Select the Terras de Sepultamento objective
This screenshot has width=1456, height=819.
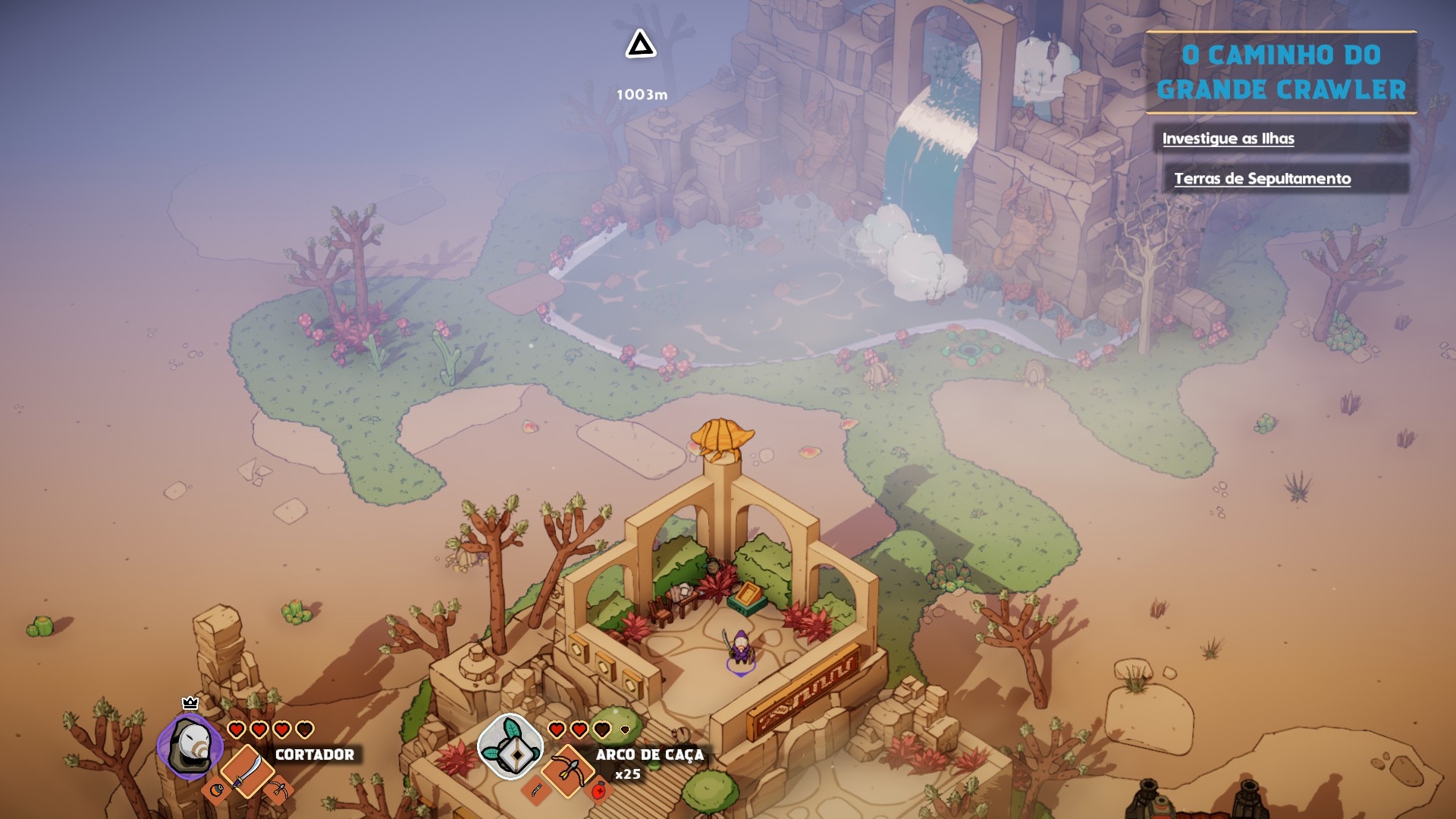pyautogui.click(x=1262, y=179)
